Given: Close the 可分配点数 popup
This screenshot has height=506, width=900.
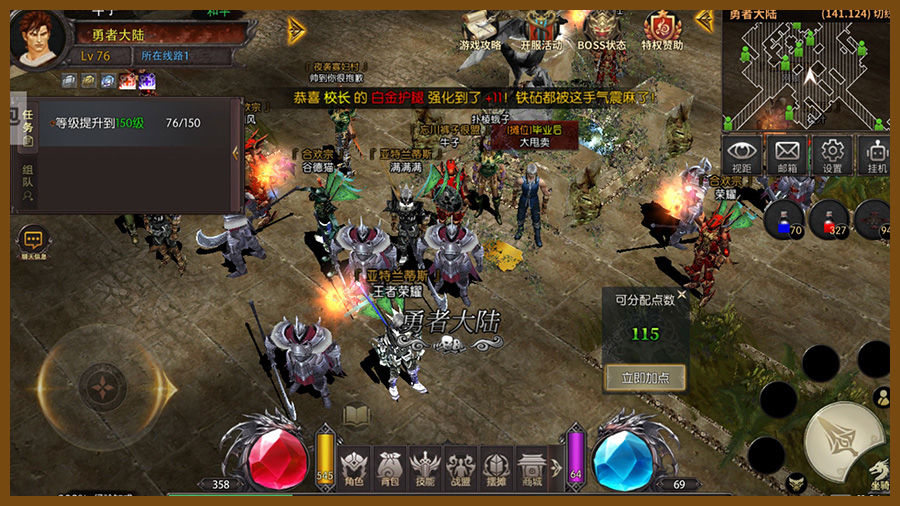Looking at the screenshot, I should [681, 296].
